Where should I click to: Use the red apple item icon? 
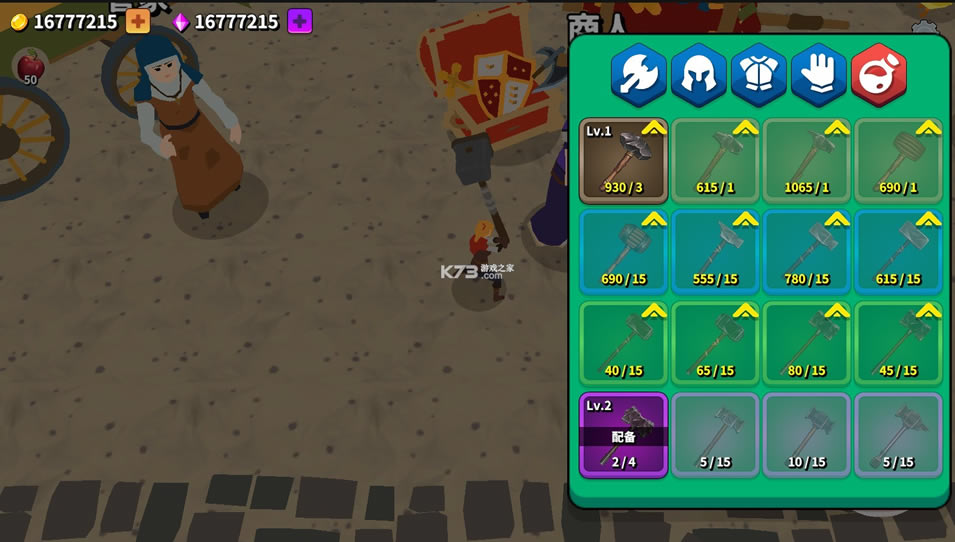pos(30,66)
